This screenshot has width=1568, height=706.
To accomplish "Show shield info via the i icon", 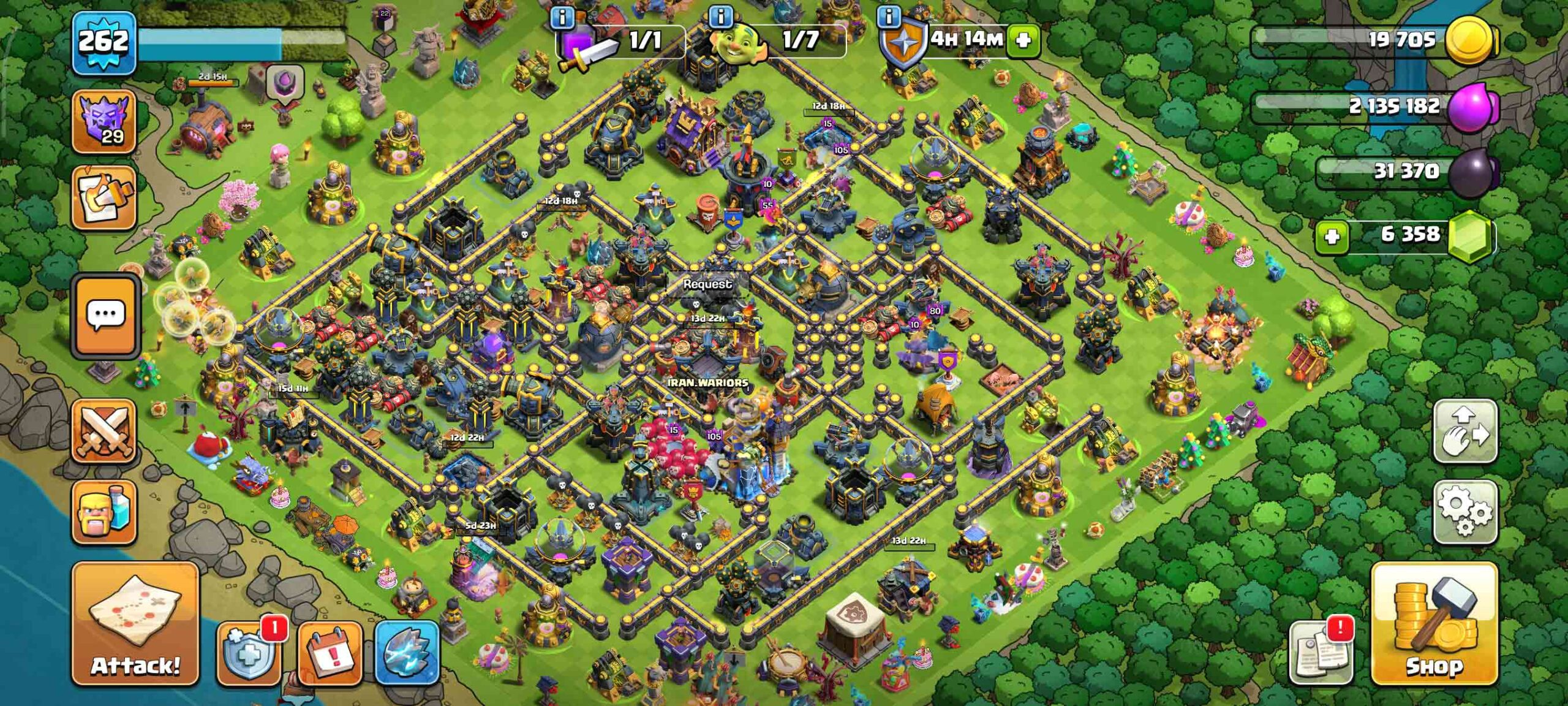I will point(889,17).
